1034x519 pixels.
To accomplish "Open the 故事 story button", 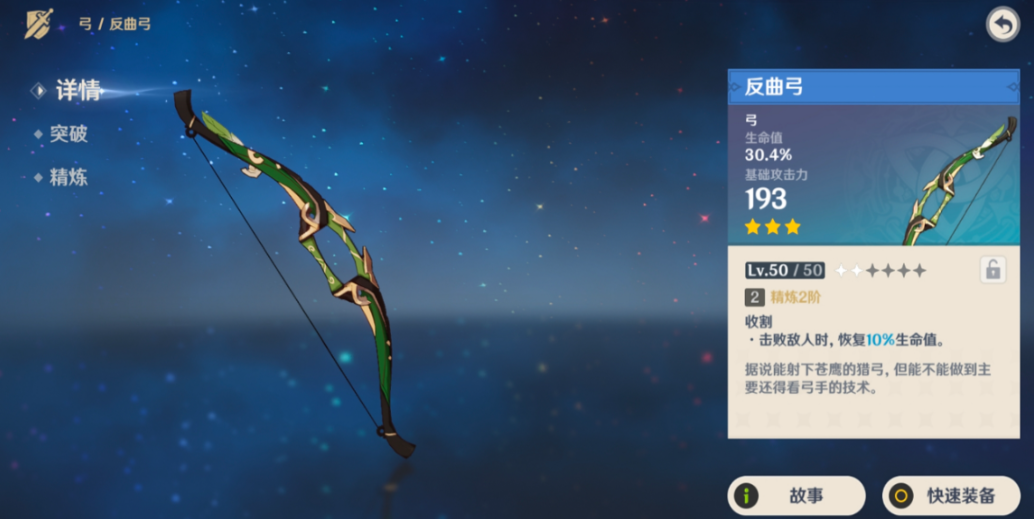I will [x=796, y=495].
